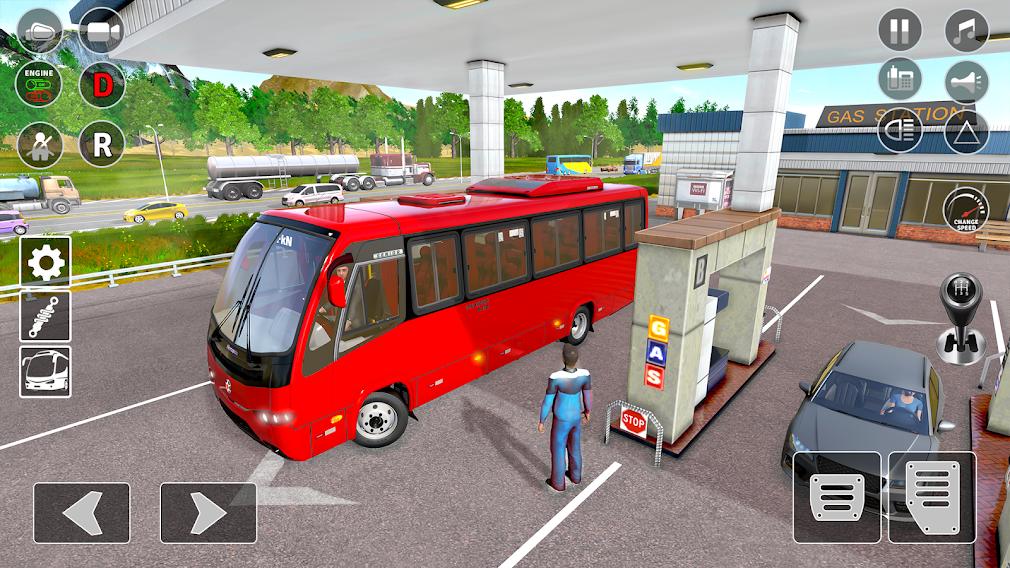1010x568 pixels.
Task: Step on the accelerator pedal
Action: (932, 497)
